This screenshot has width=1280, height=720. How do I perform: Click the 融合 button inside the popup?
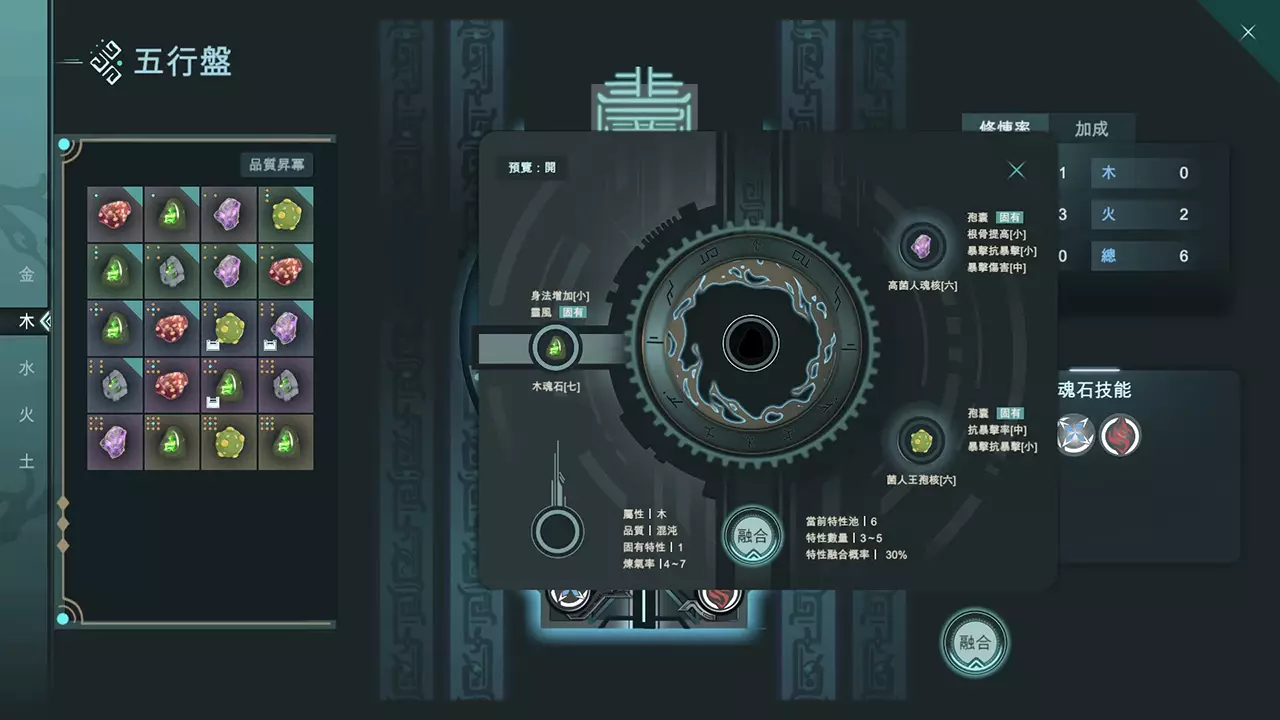752,535
